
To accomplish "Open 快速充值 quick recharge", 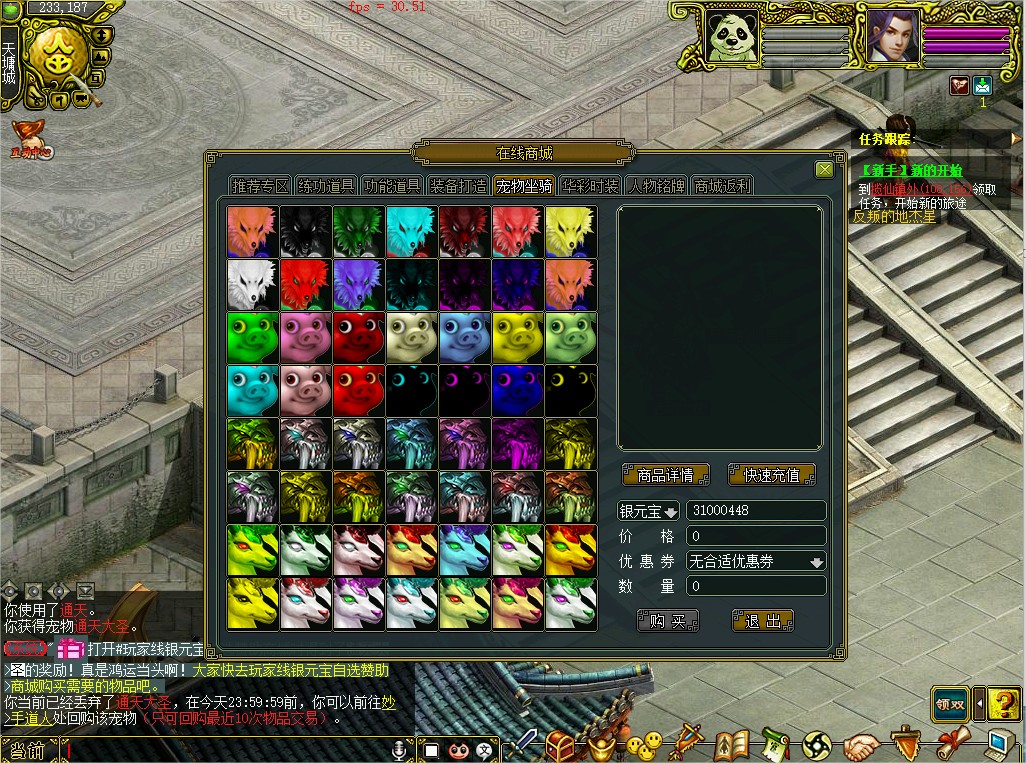I will [x=771, y=475].
